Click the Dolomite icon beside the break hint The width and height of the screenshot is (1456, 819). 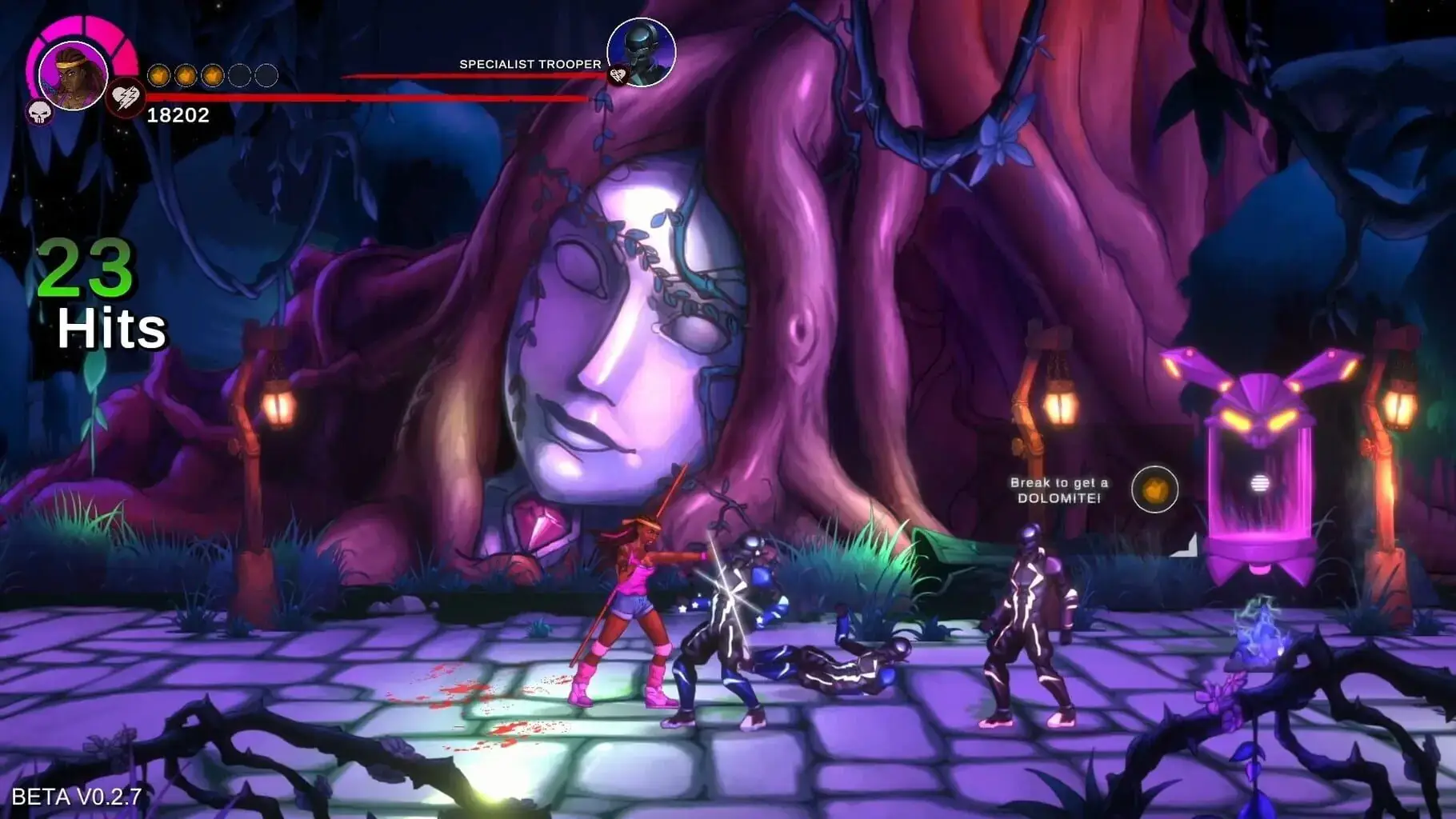[x=1154, y=489]
